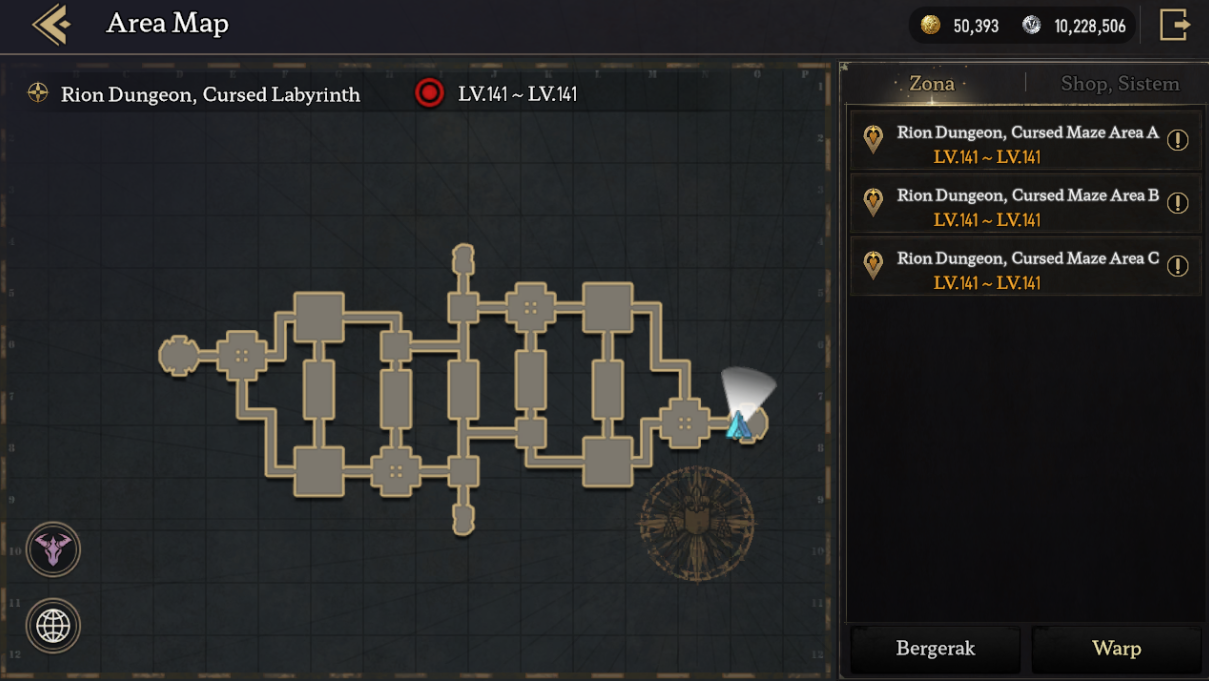1209x681 pixels.
Task: Show info for Cursed Maze Area B
Action: click(1178, 203)
